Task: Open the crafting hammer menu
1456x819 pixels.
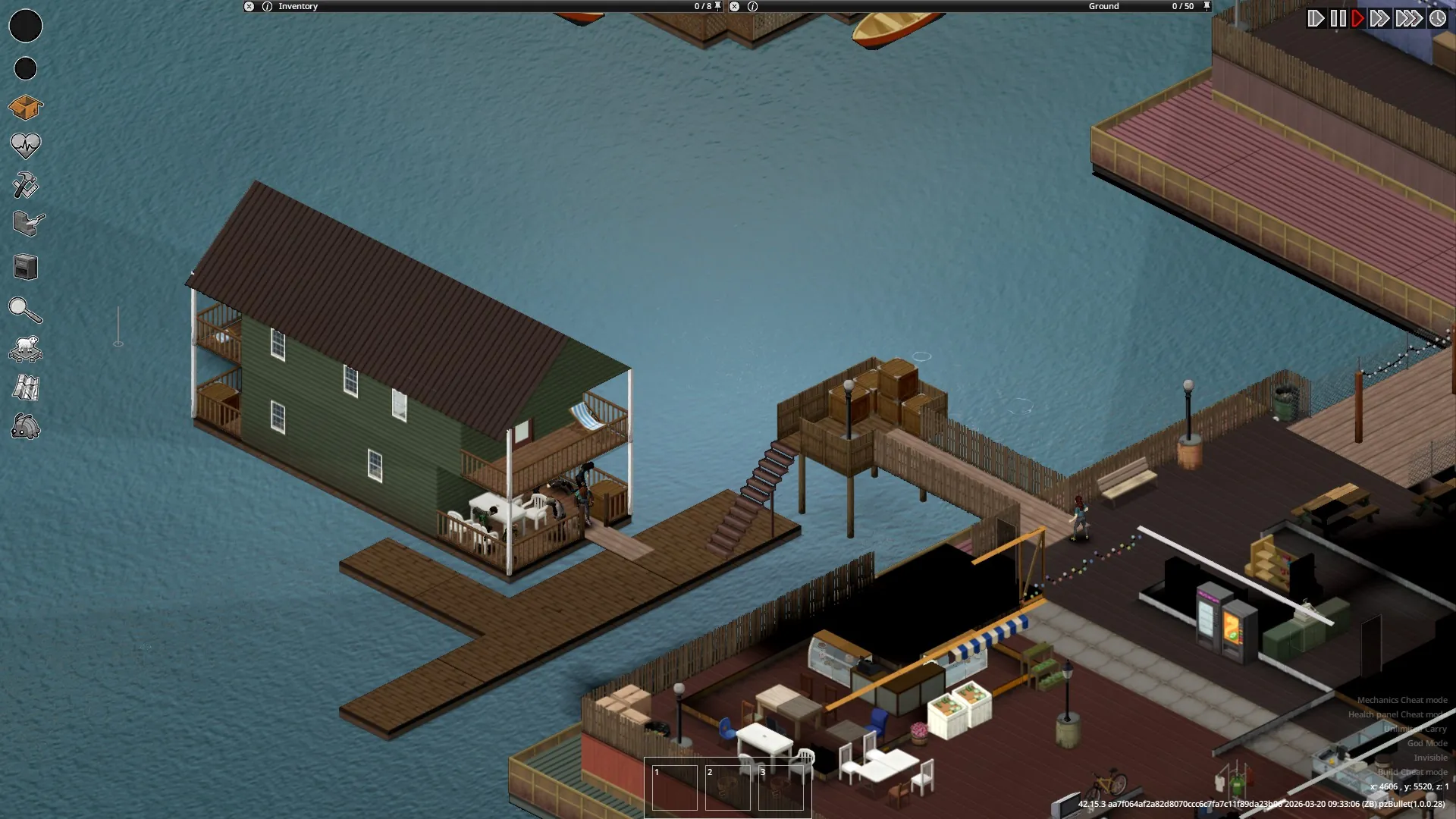Action: [x=25, y=185]
